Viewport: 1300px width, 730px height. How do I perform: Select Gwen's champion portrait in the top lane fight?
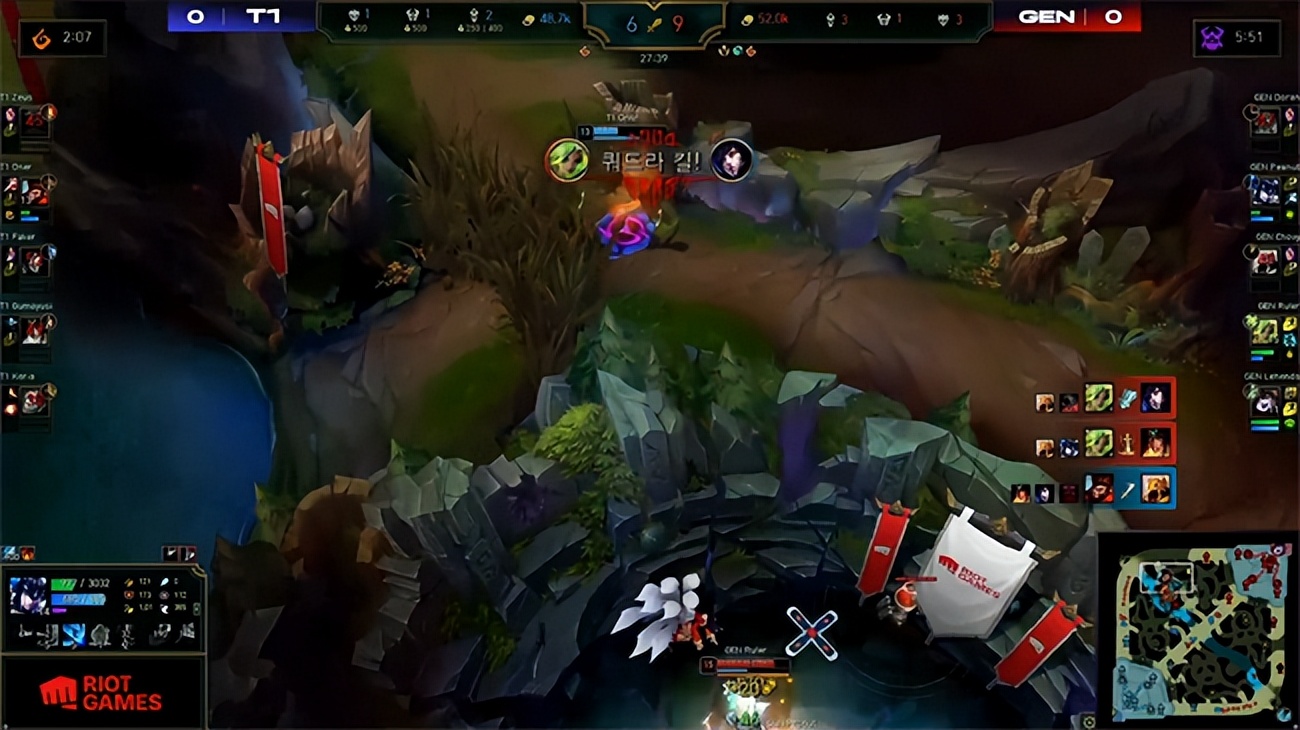coord(568,160)
